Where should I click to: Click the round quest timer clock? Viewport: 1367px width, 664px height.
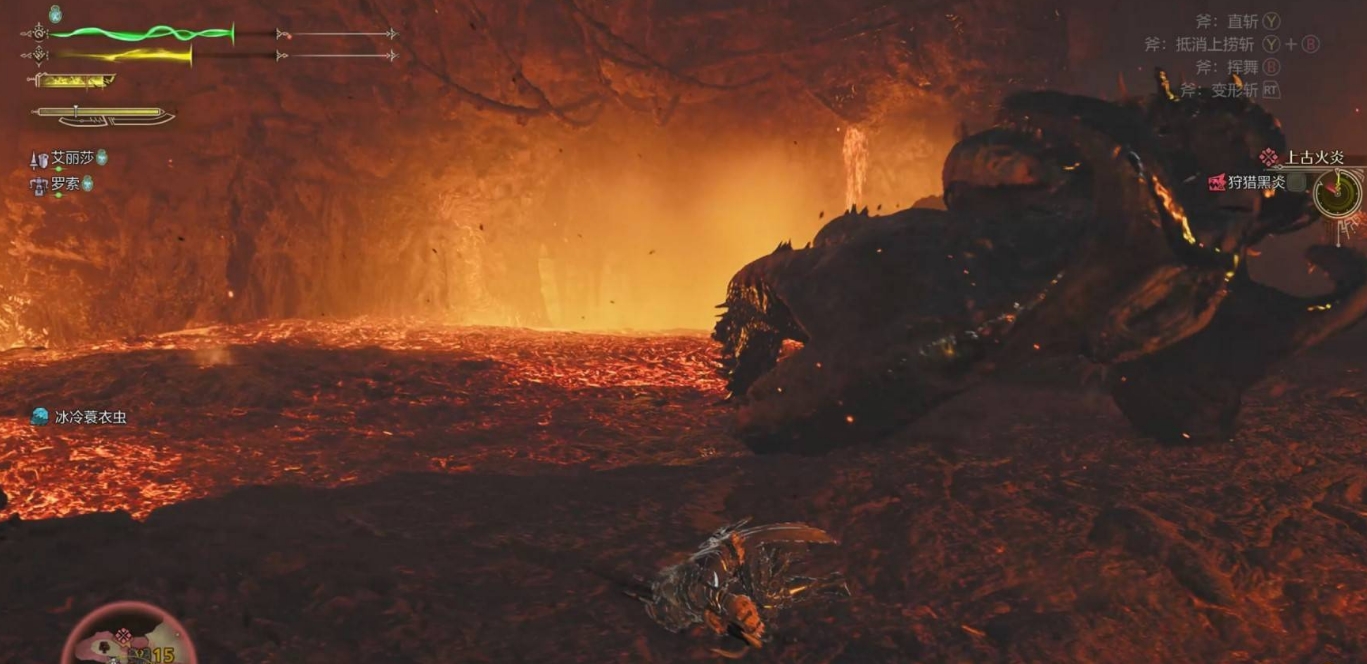(x=1337, y=193)
